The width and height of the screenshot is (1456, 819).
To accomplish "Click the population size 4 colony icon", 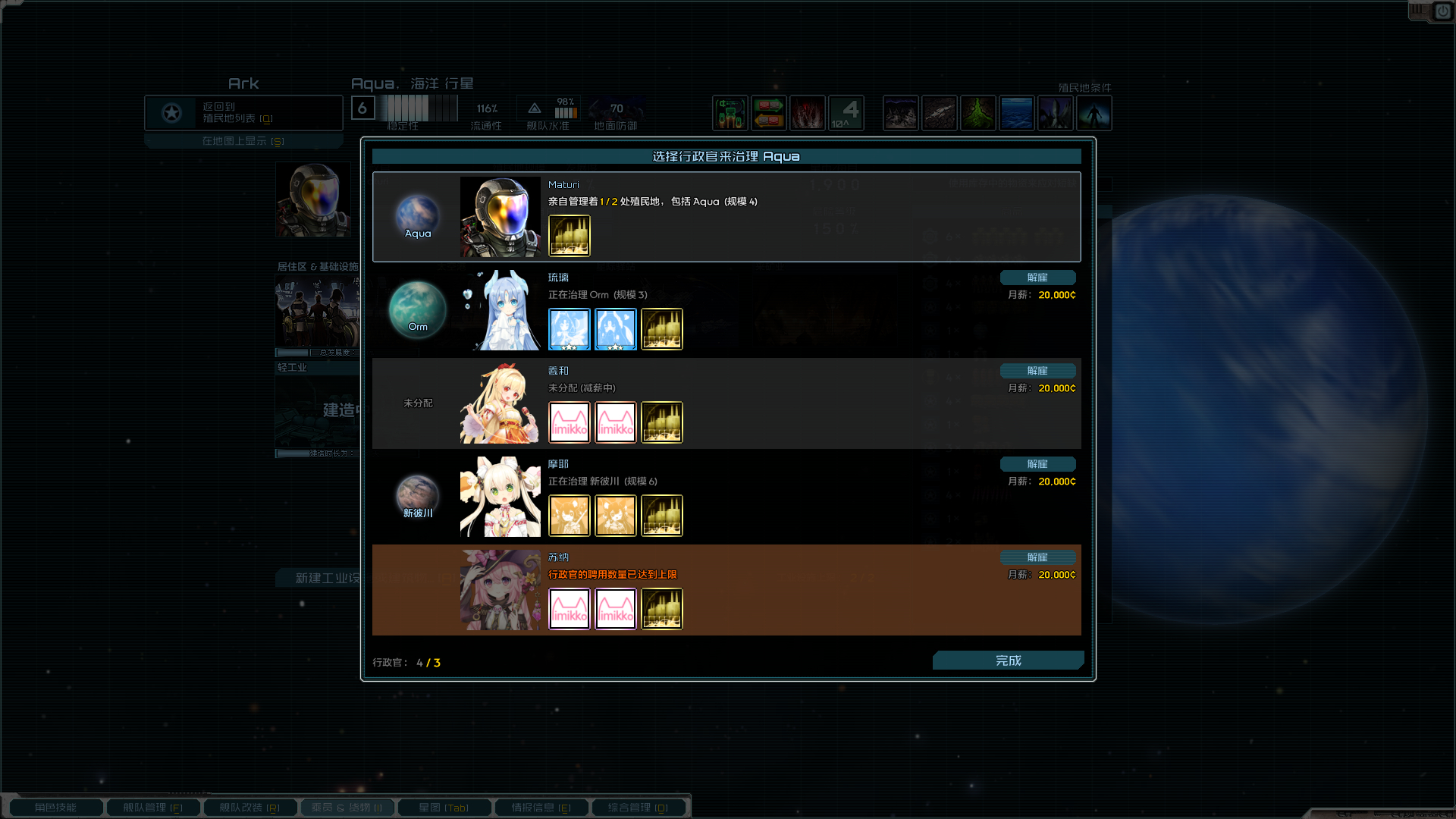I will [846, 112].
